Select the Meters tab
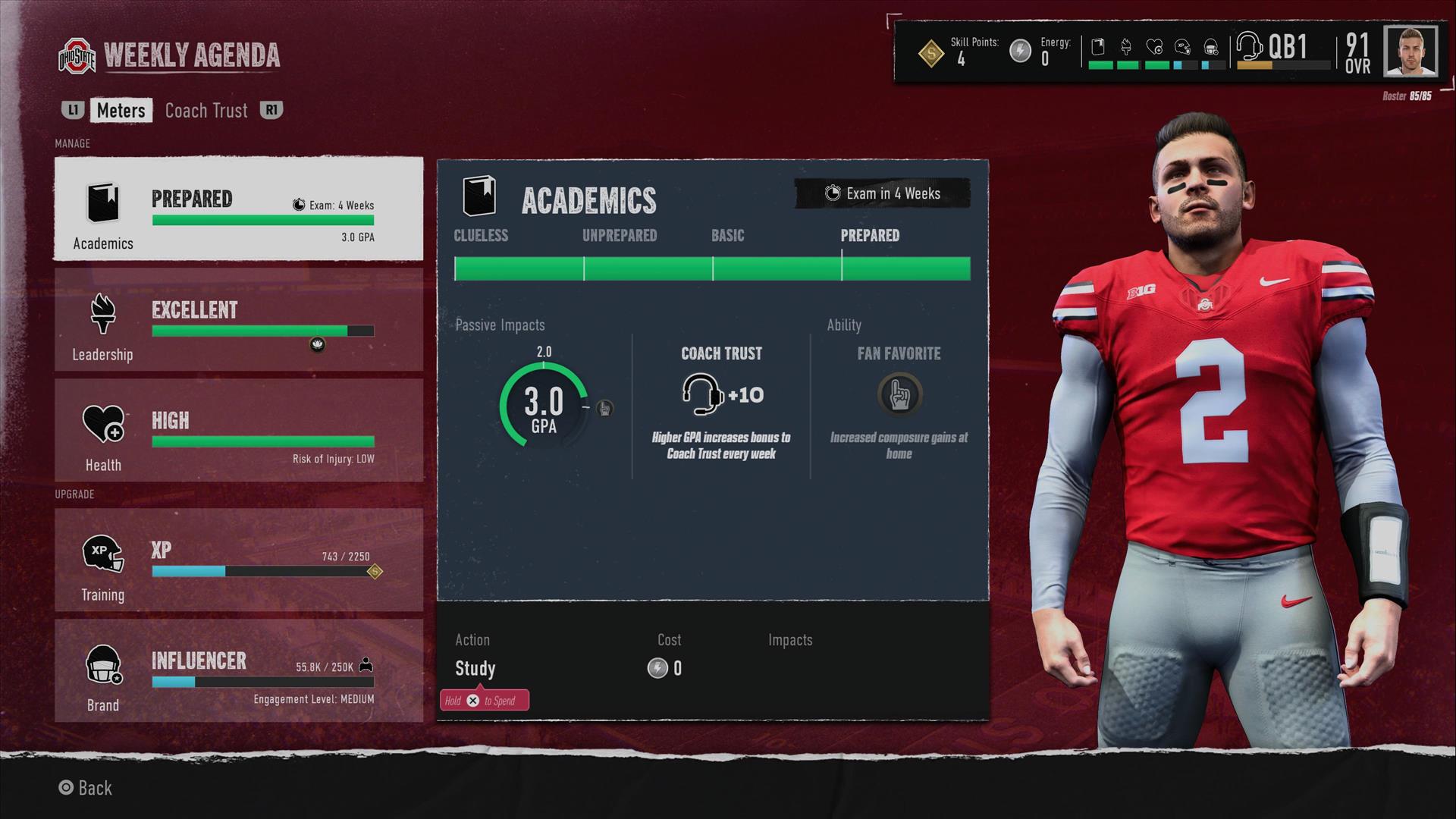1456x819 pixels. tap(121, 111)
